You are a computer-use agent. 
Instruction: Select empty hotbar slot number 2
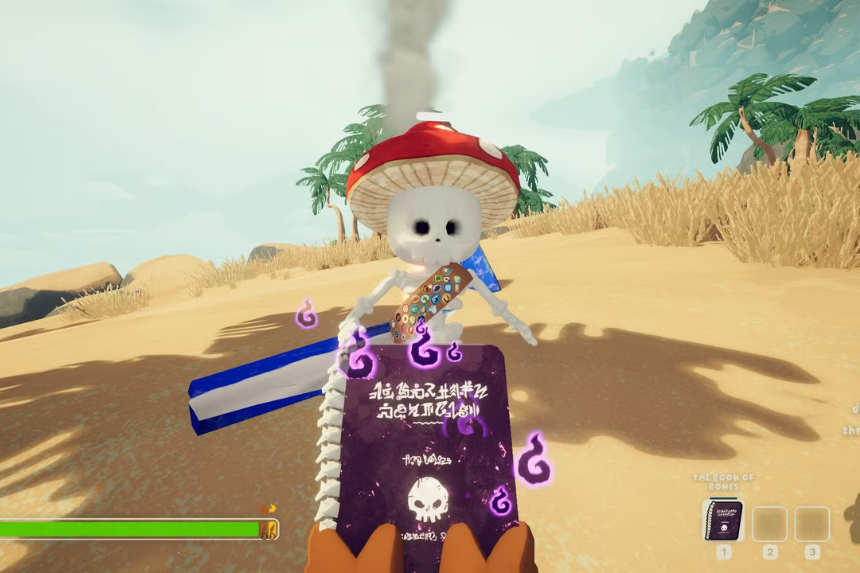(769, 523)
